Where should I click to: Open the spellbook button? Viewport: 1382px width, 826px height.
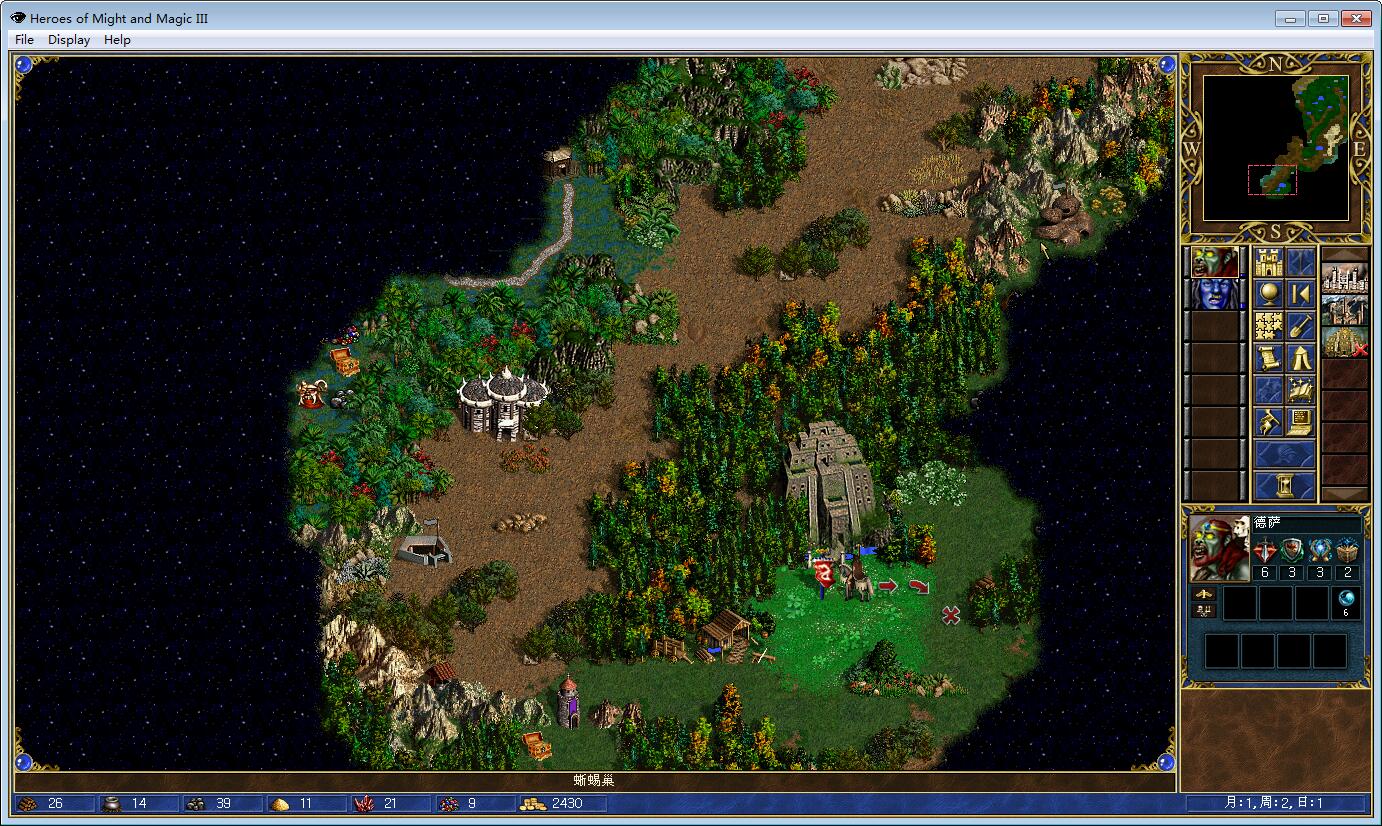pos(1300,391)
